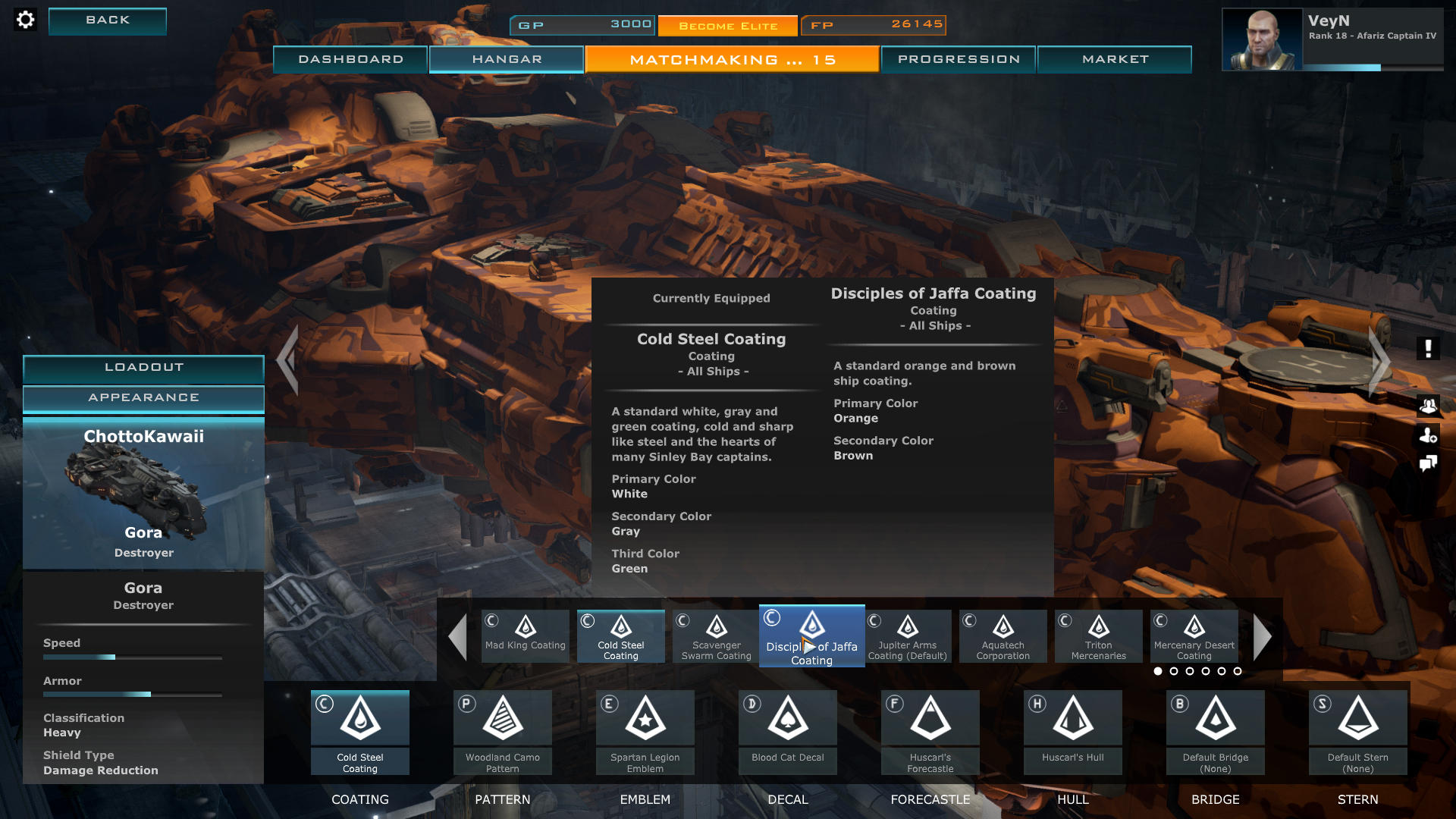
Task: Select the Spartan Legion Emblem slot
Action: [x=645, y=732]
